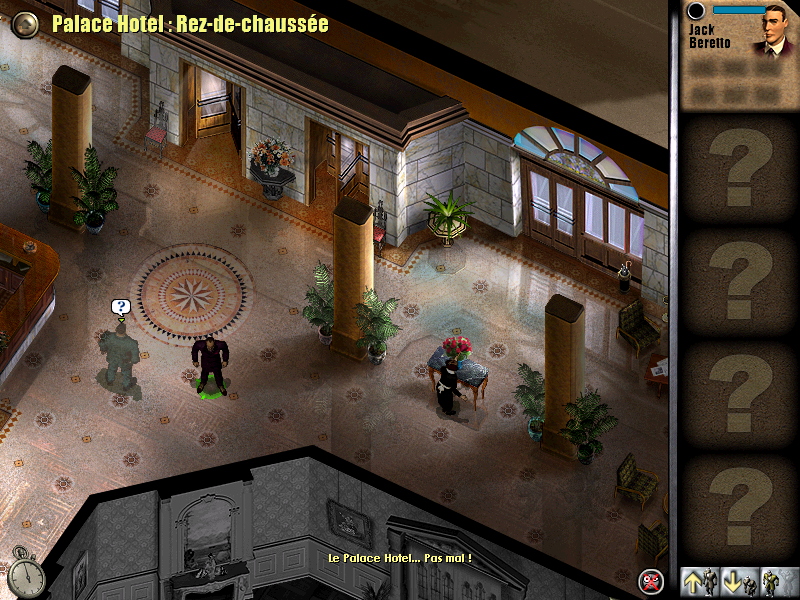800x600 pixels.
Task: Toggle the red crossed-out face icon
Action: coord(652,581)
